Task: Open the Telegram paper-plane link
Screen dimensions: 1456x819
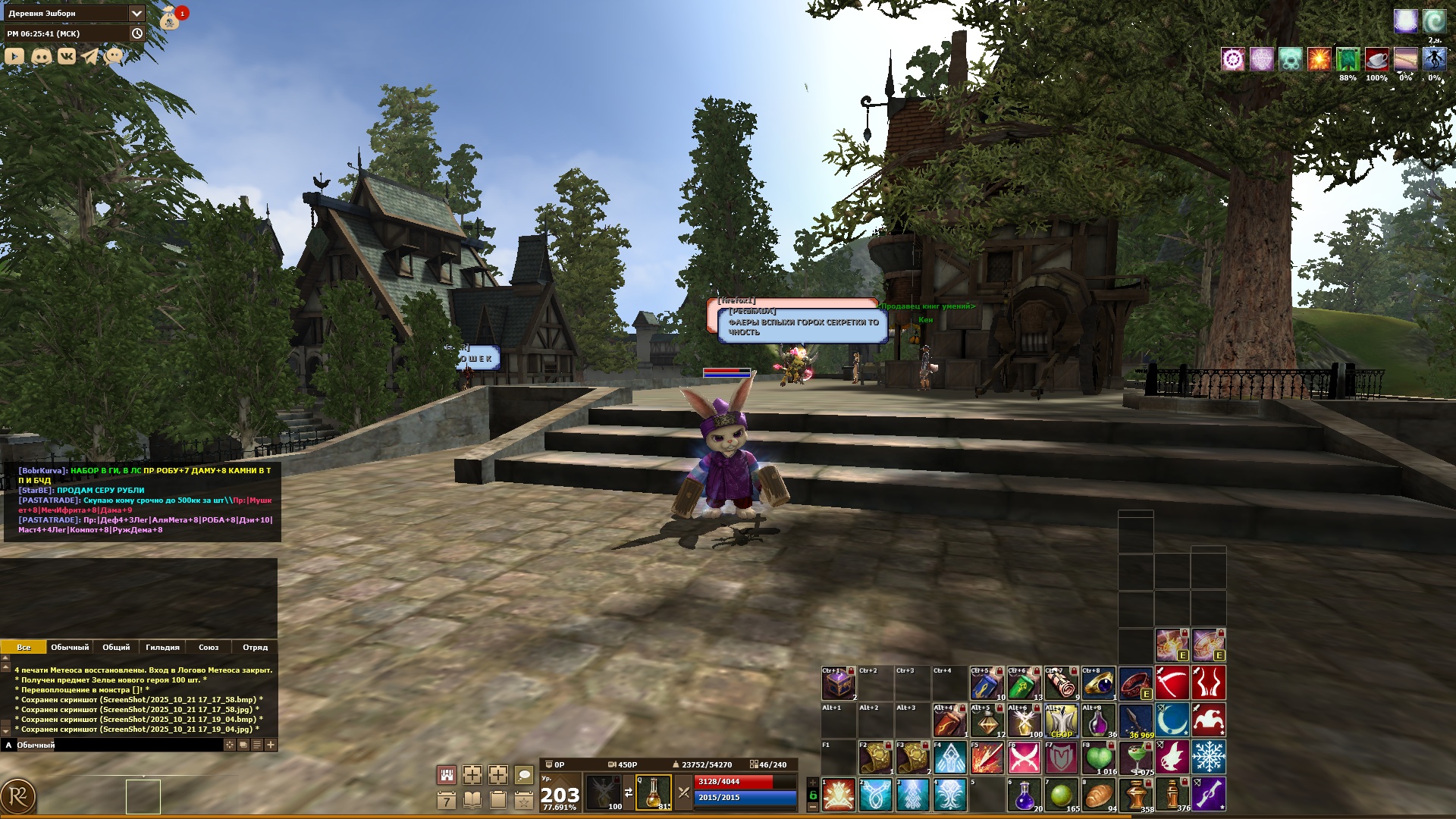Action: tap(90, 56)
